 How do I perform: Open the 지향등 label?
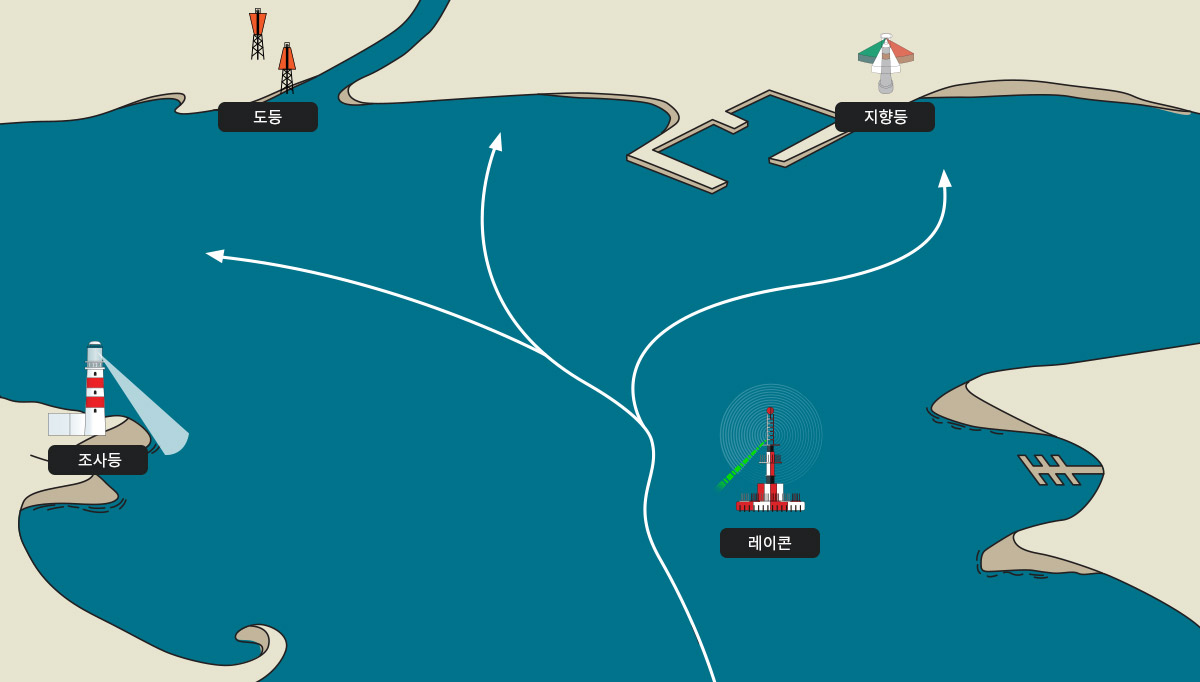pyautogui.click(x=885, y=117)
